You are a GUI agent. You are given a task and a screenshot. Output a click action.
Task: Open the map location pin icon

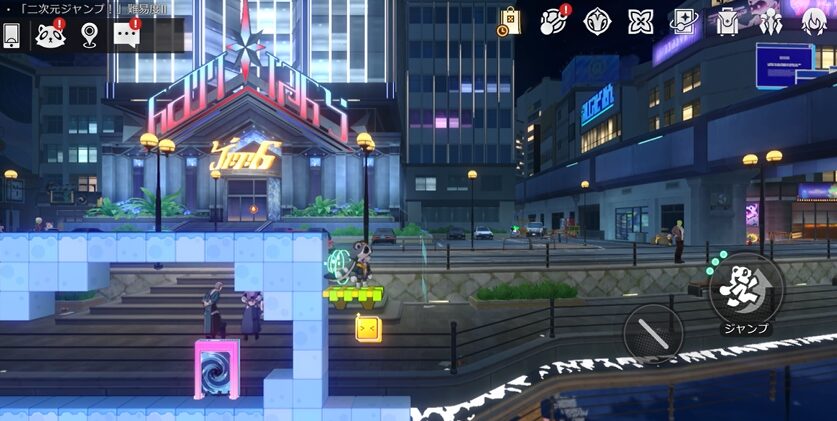click(x=89, y=35)
